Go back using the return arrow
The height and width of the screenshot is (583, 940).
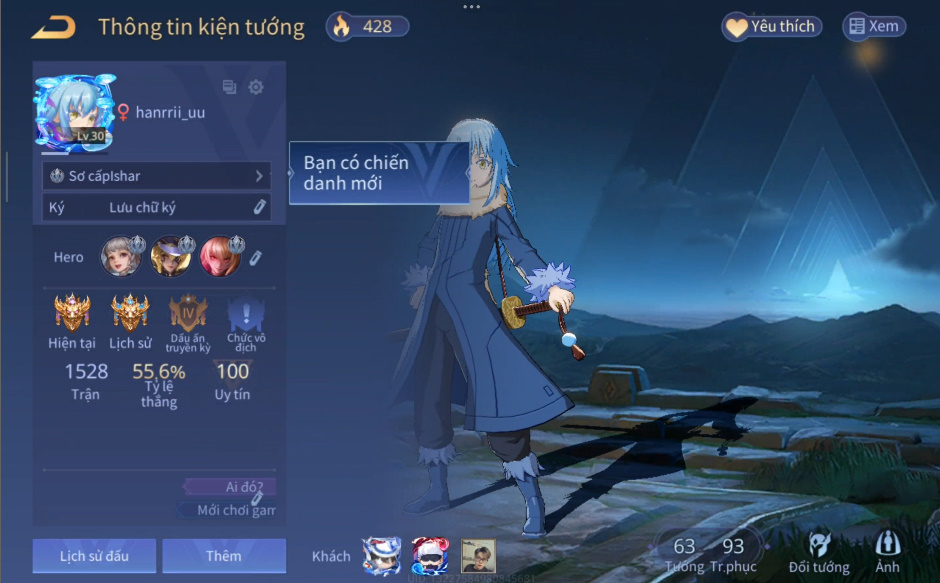pos(53,27)
